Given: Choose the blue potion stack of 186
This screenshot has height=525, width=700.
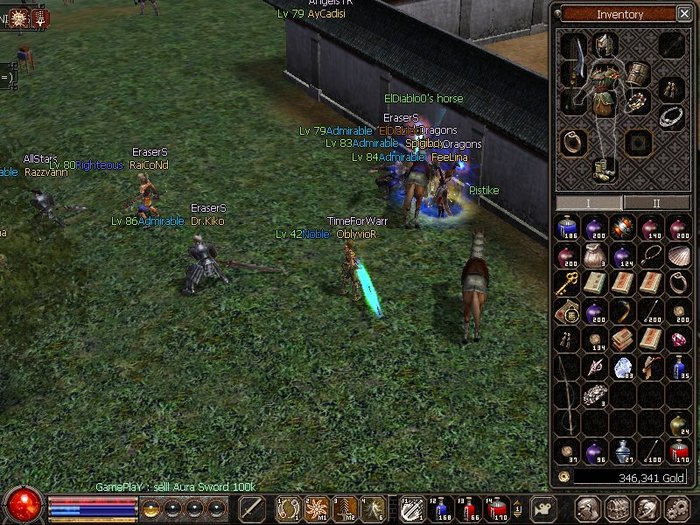Looking at the screenshot, I should tap(567, 228).
